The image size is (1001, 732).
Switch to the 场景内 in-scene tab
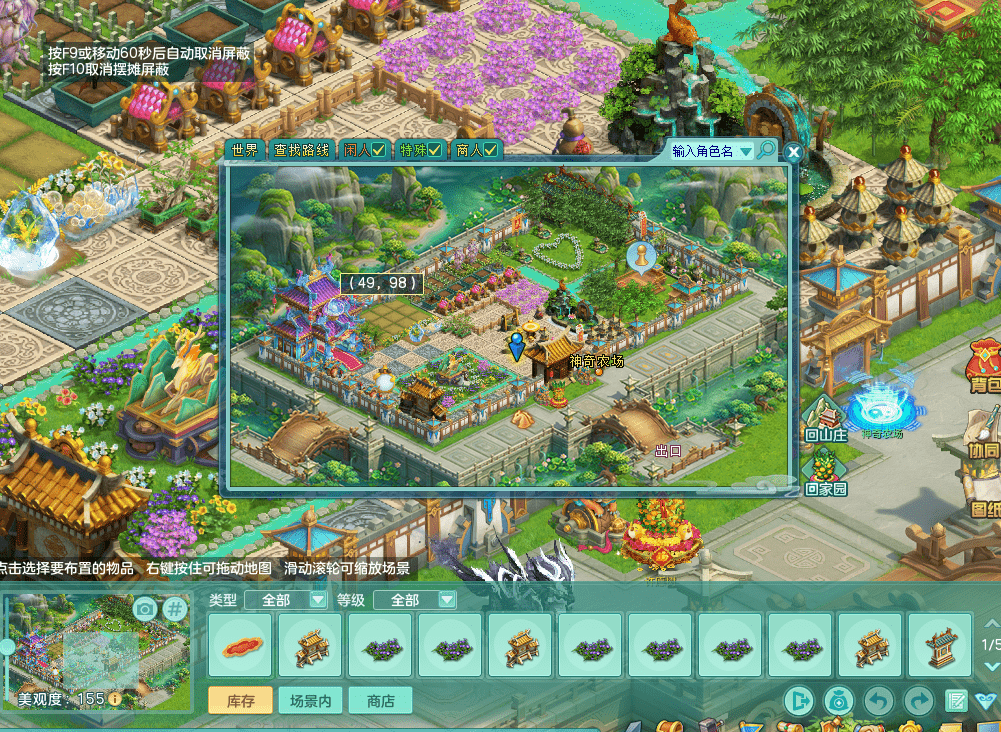310,701
